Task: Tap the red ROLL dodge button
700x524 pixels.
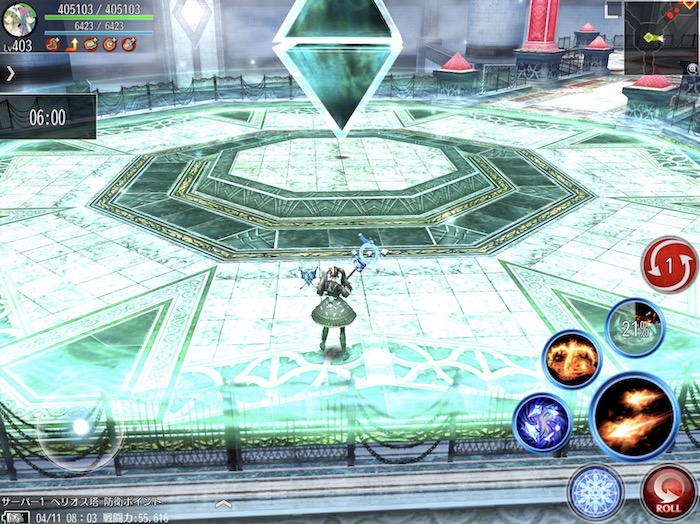Action: click(x=668, y=488)
